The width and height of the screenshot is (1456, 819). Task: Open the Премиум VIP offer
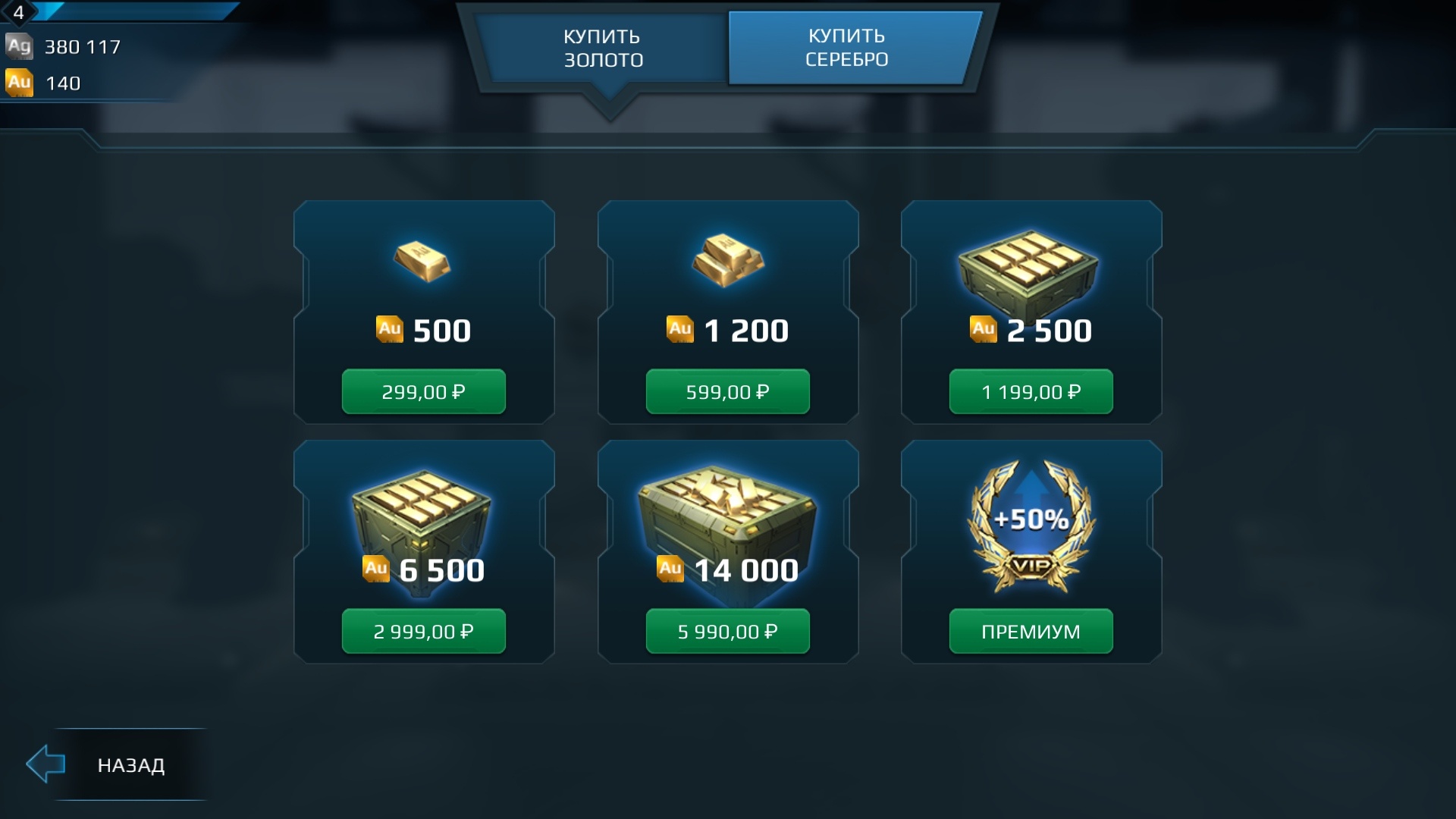[1031, 632]
